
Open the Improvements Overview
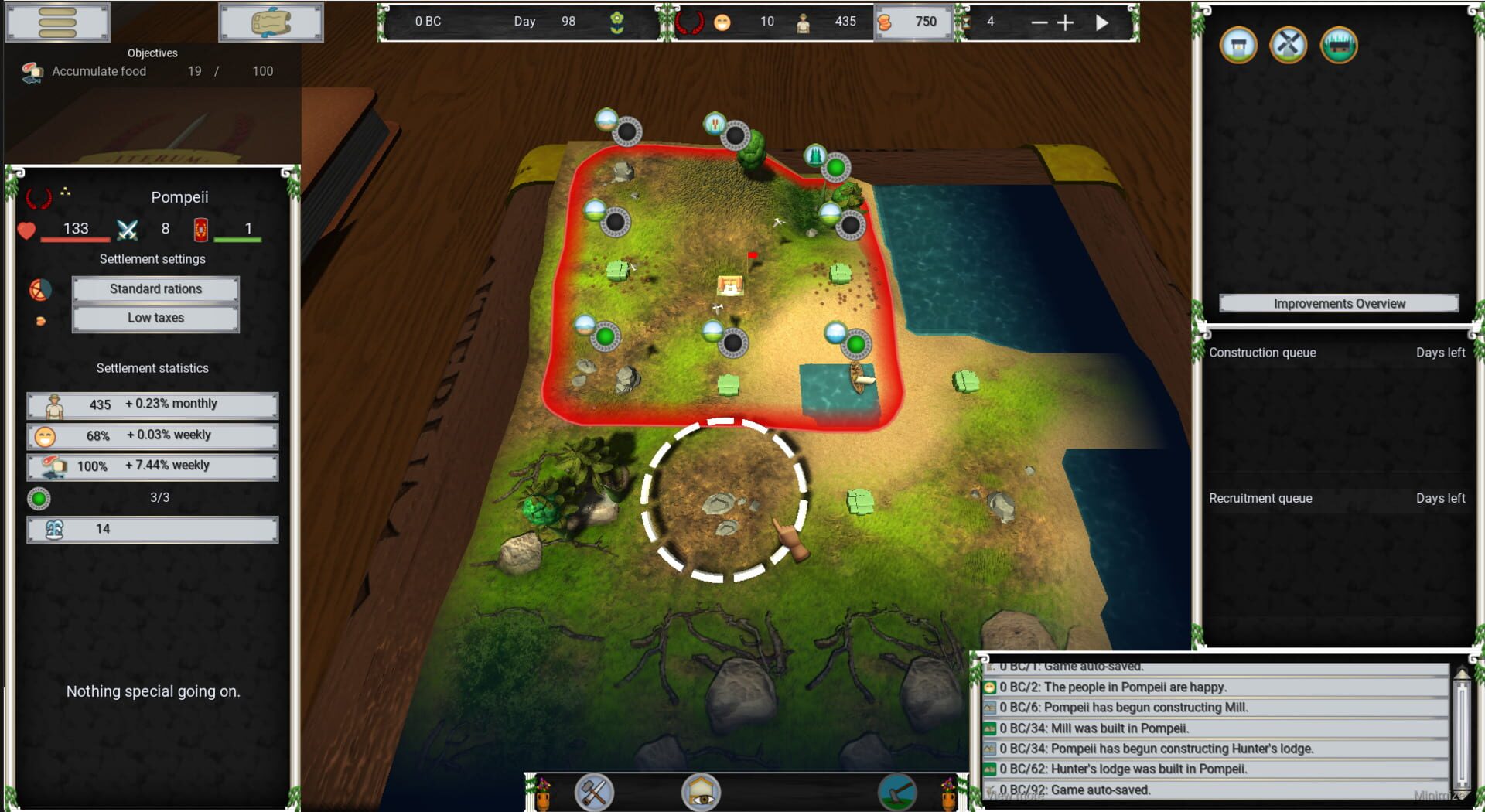pos(1339,303)
